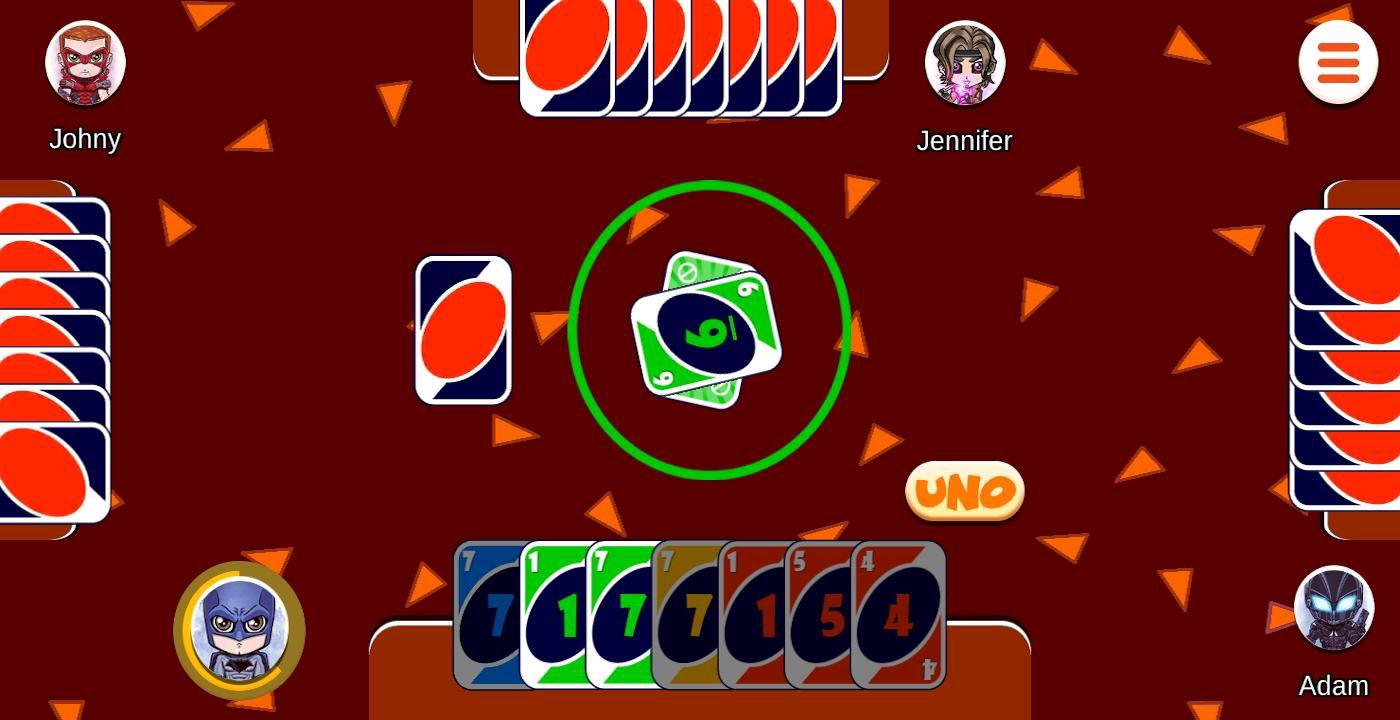This screenshot has width=1400, height=720.
Task: Click the player name label Jennifer
Action: pos(963,140)
